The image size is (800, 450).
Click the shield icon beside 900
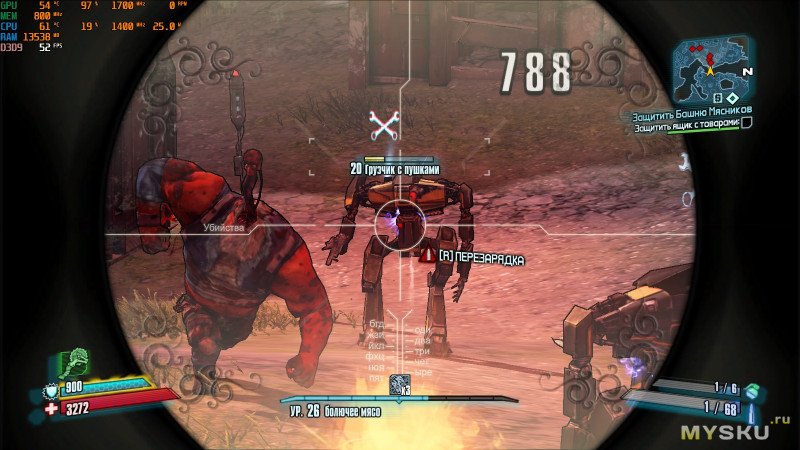point(52,391)
